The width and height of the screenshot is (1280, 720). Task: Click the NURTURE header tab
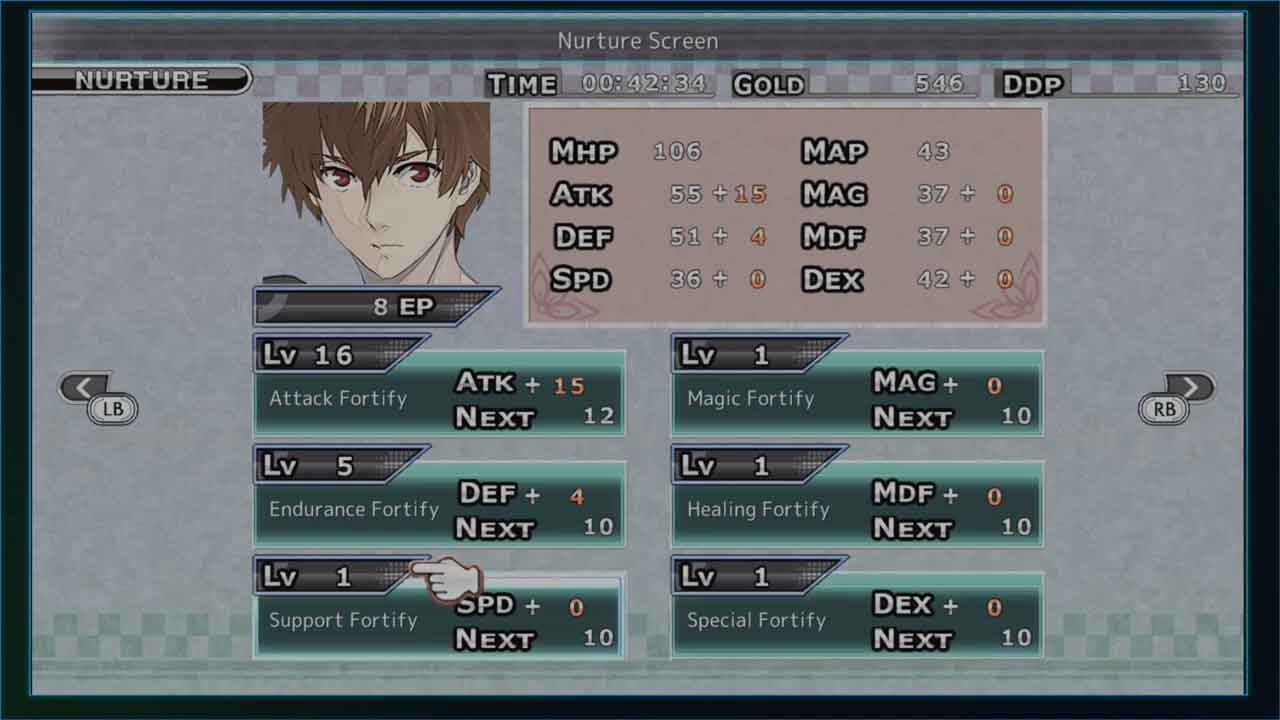pos(141,80)
